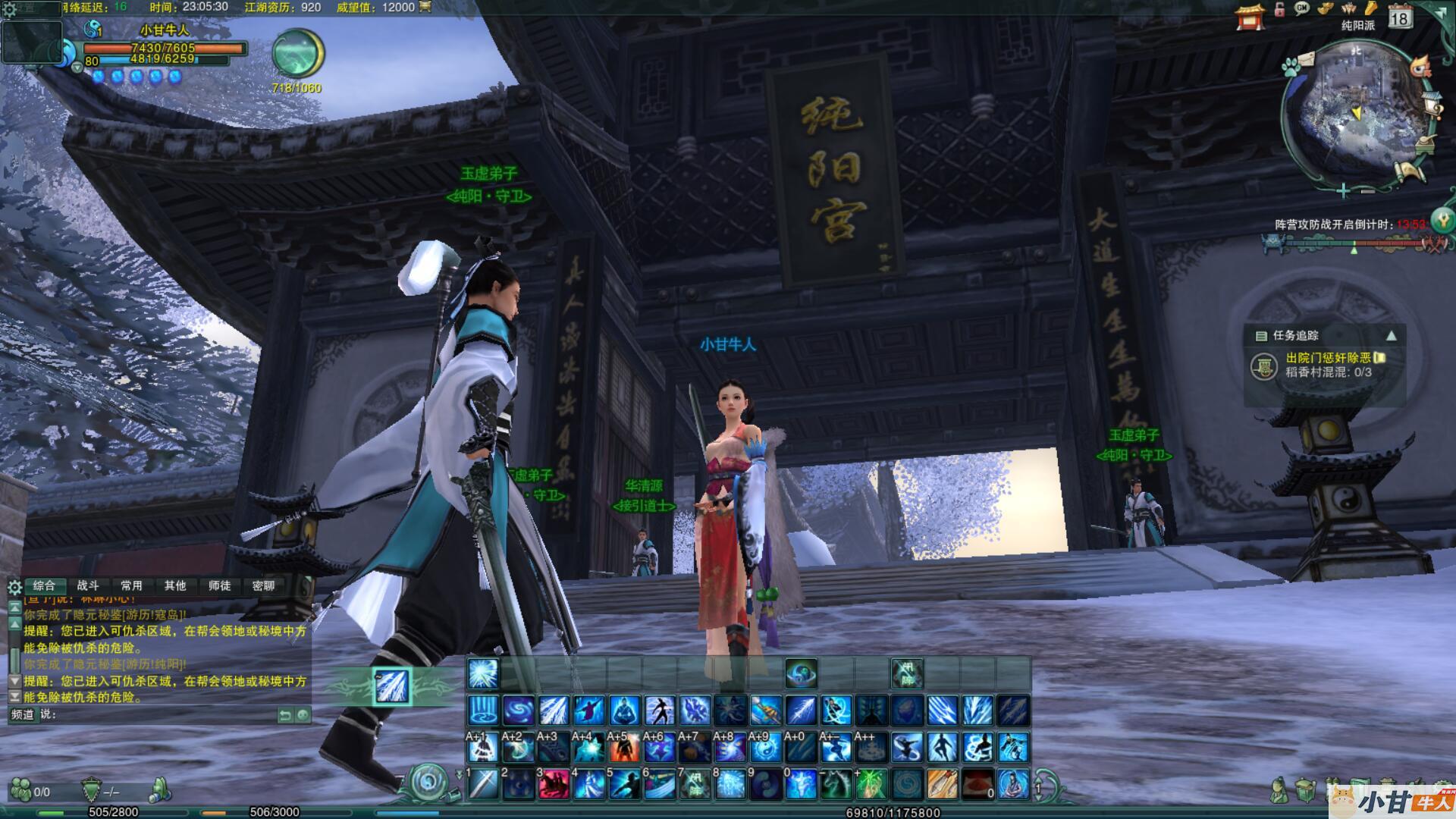The width and height of the screenshot is (1456, 819).
Task: Activate the sword skill in slot 1
Action: coord(483,784)
